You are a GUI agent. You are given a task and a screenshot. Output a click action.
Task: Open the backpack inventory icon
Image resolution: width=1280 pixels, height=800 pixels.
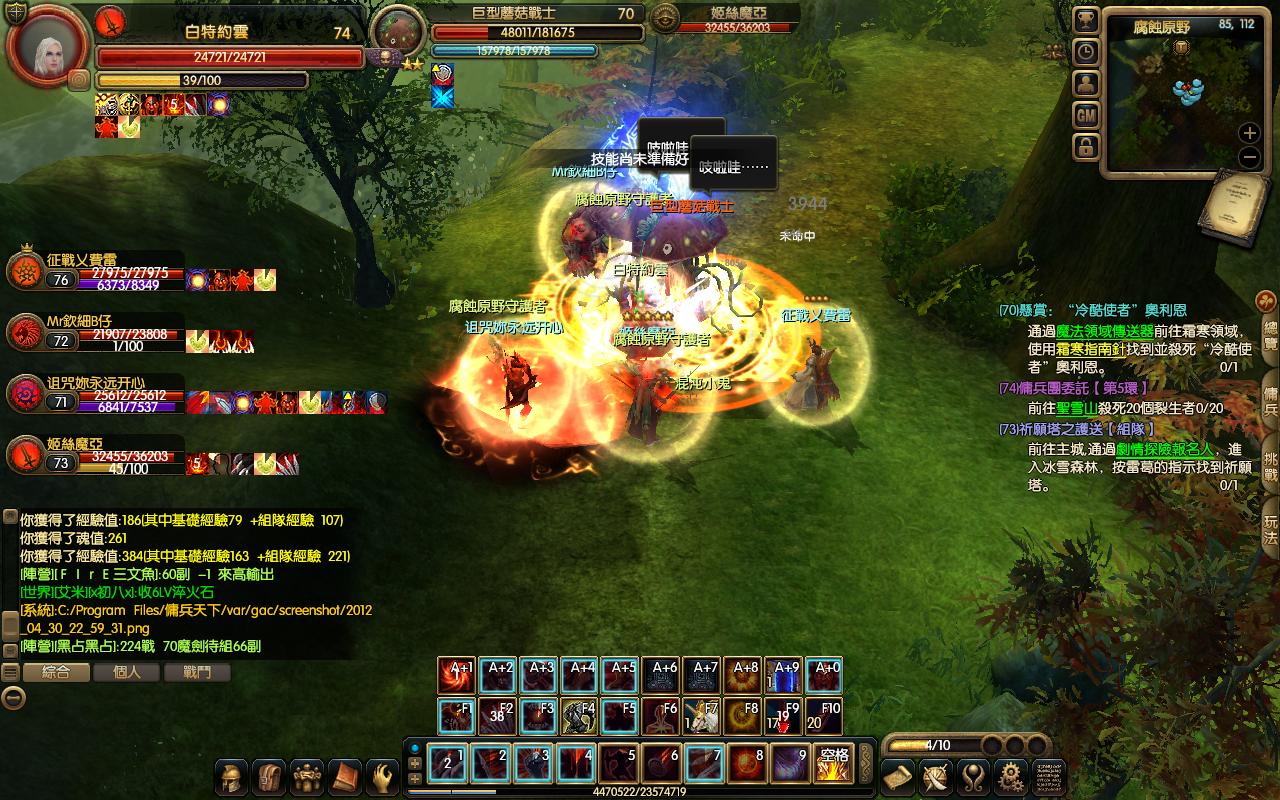coord(271,777)
